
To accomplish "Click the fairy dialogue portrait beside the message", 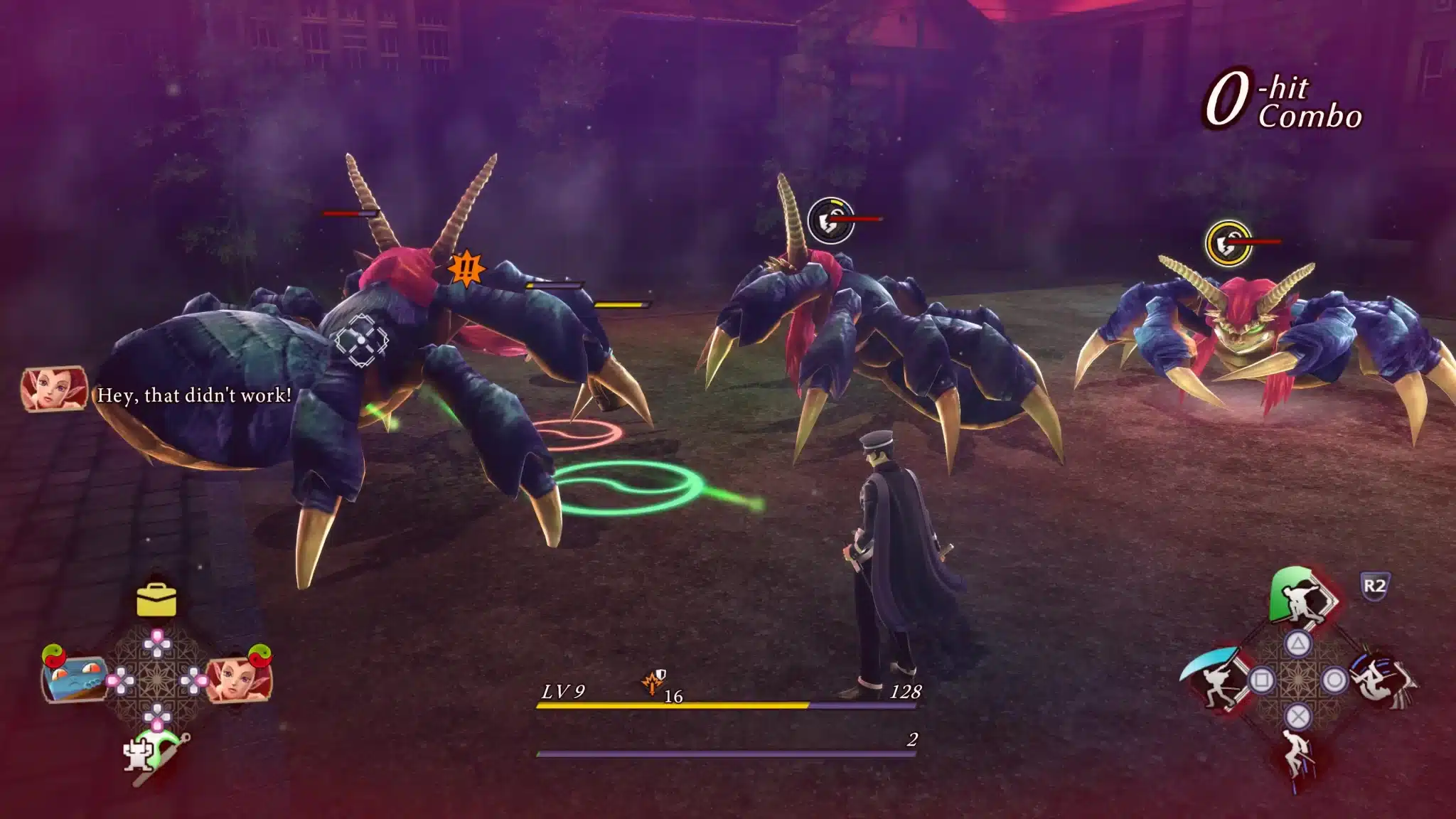I will [54, 390].
